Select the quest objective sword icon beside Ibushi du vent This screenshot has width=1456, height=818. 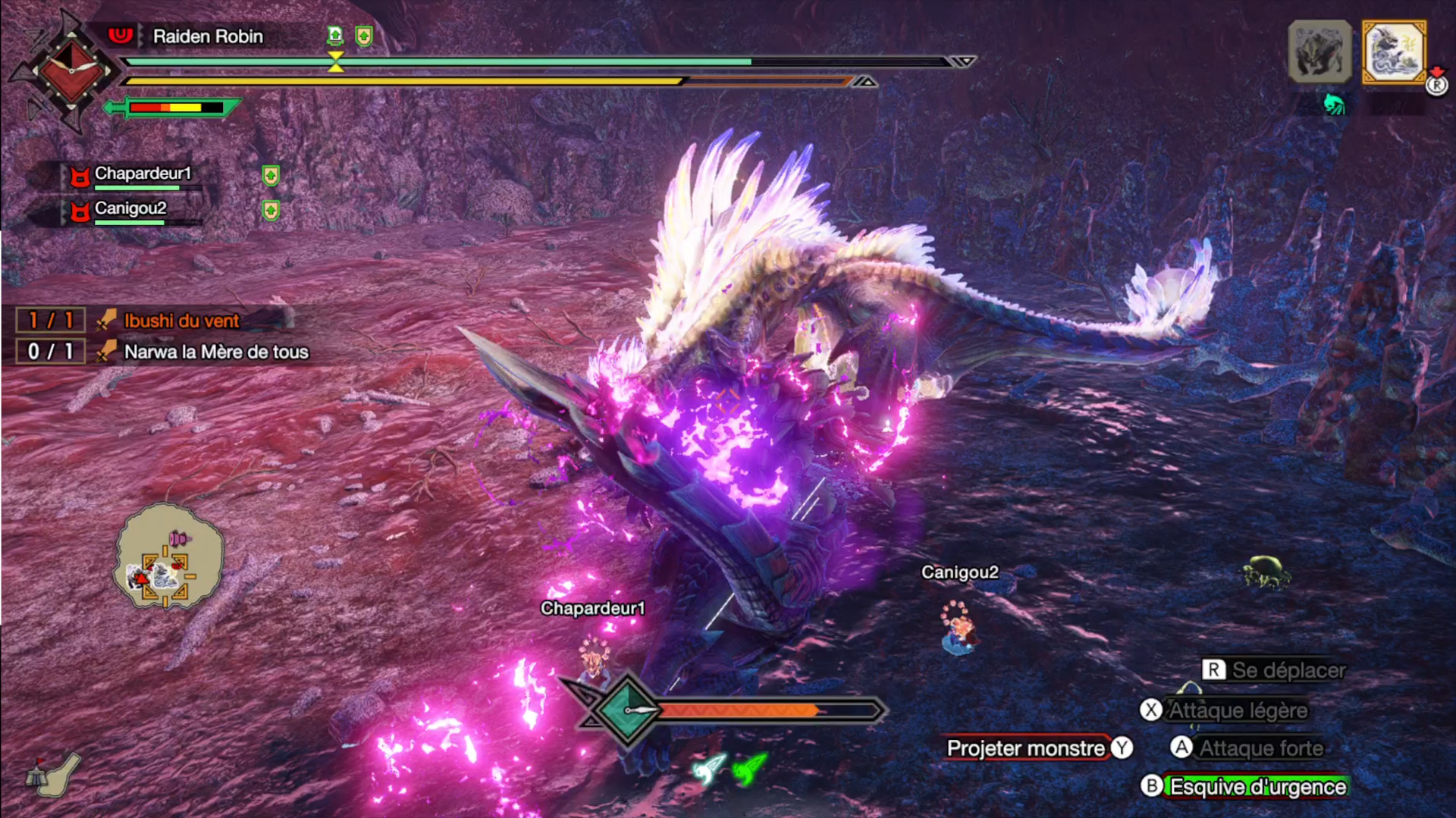(x=105, y=319)
